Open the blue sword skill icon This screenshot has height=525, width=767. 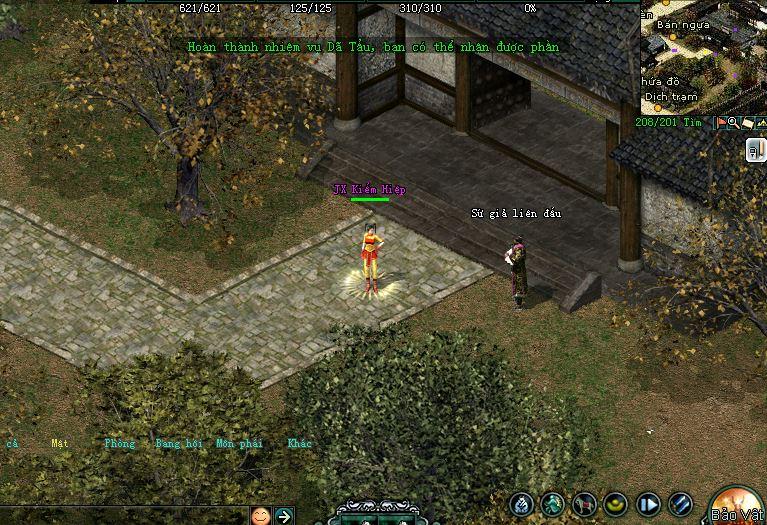pos(681,505)
